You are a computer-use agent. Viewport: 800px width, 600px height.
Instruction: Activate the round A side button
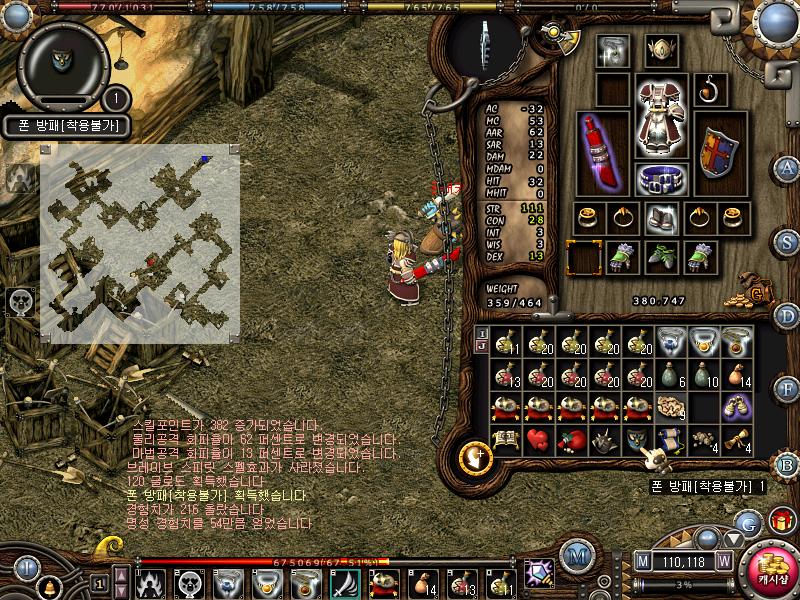click(x=787, y=168)
